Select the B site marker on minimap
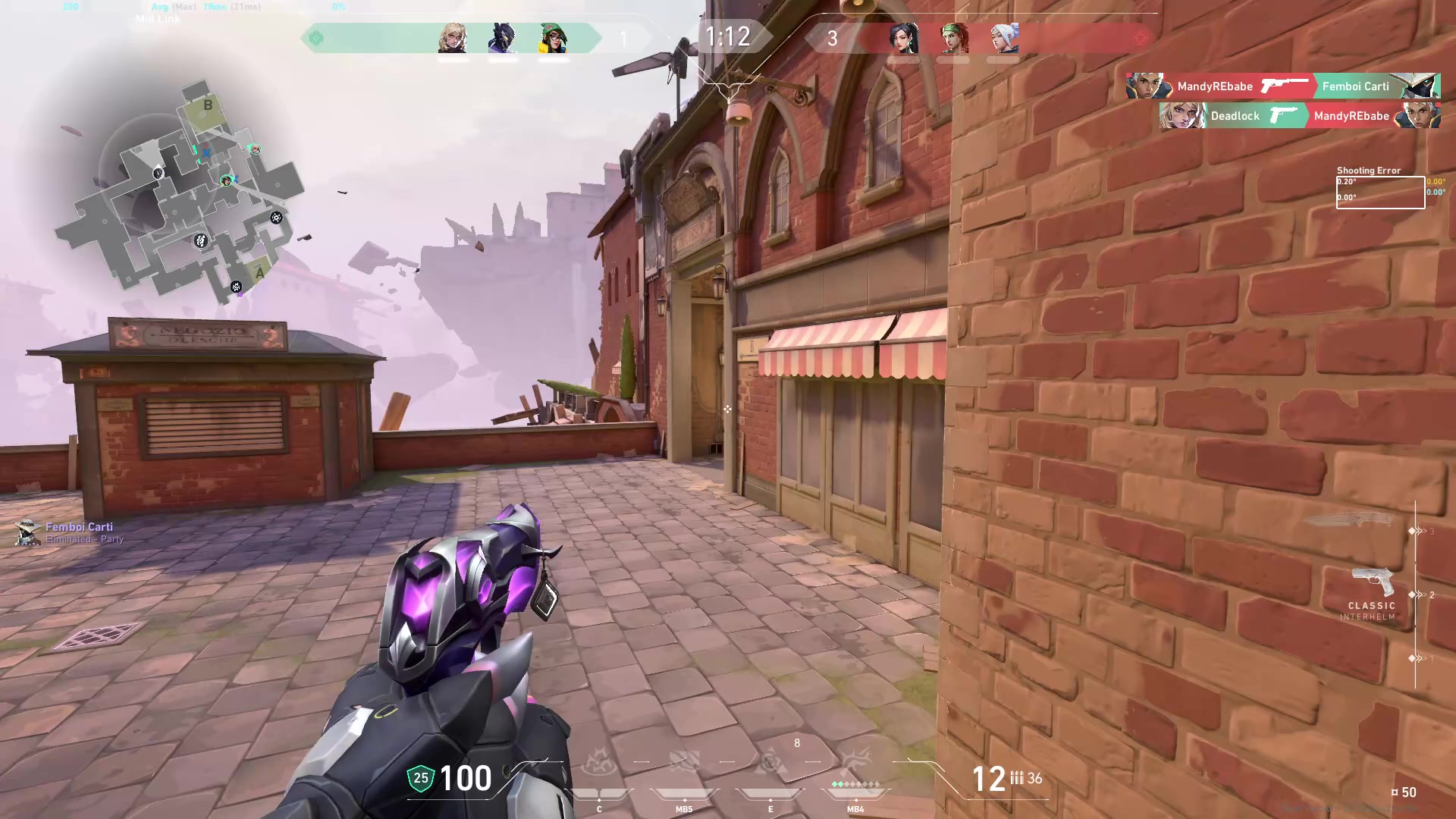The height and width of the screenshot is (819, 1456). point(208,106)
